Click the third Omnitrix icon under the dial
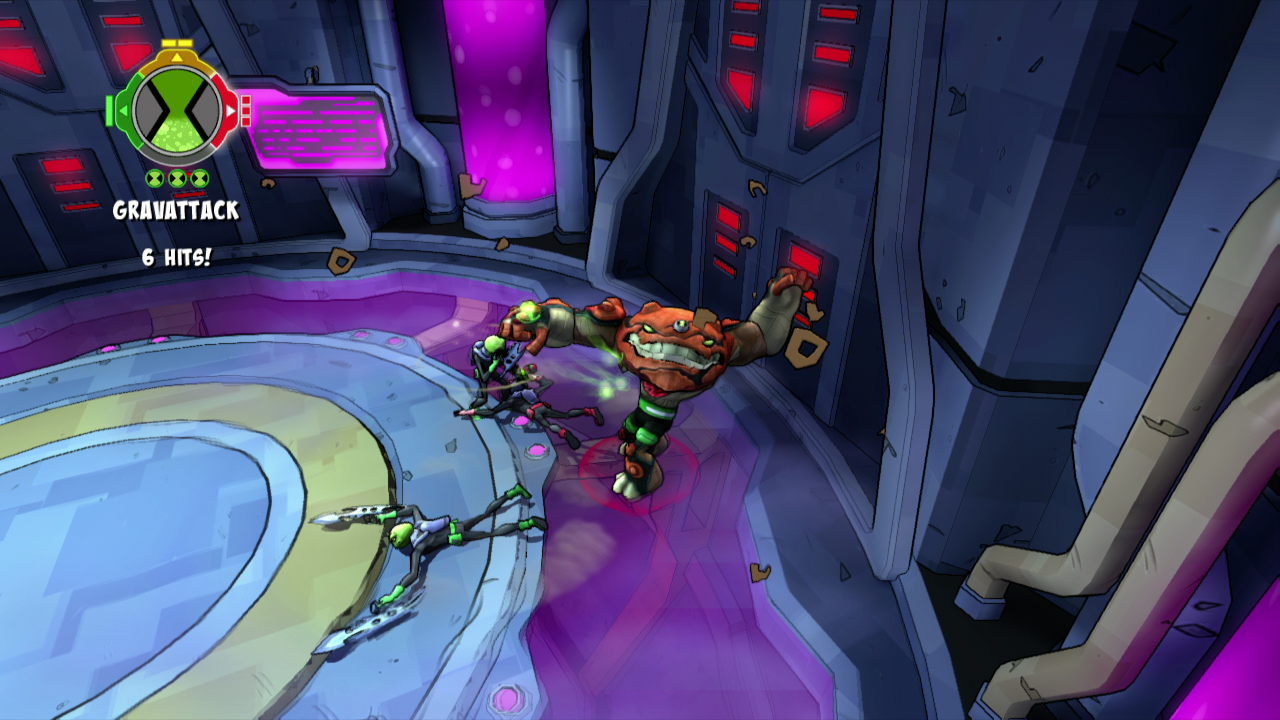Screen dimensions: 1280x720 tap(199, 178)
